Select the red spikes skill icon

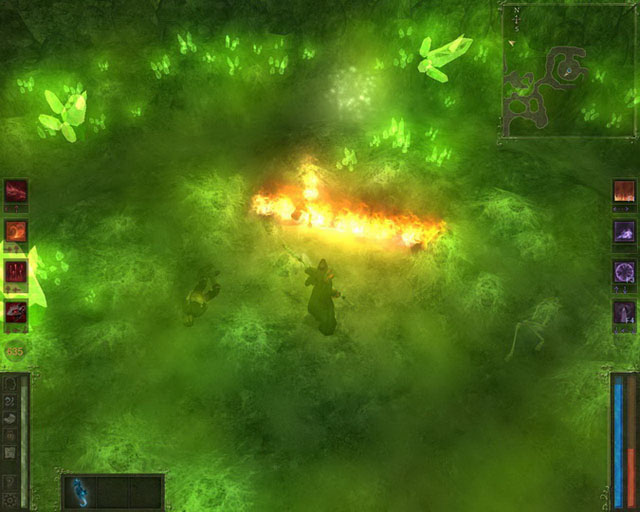(17, 271)
